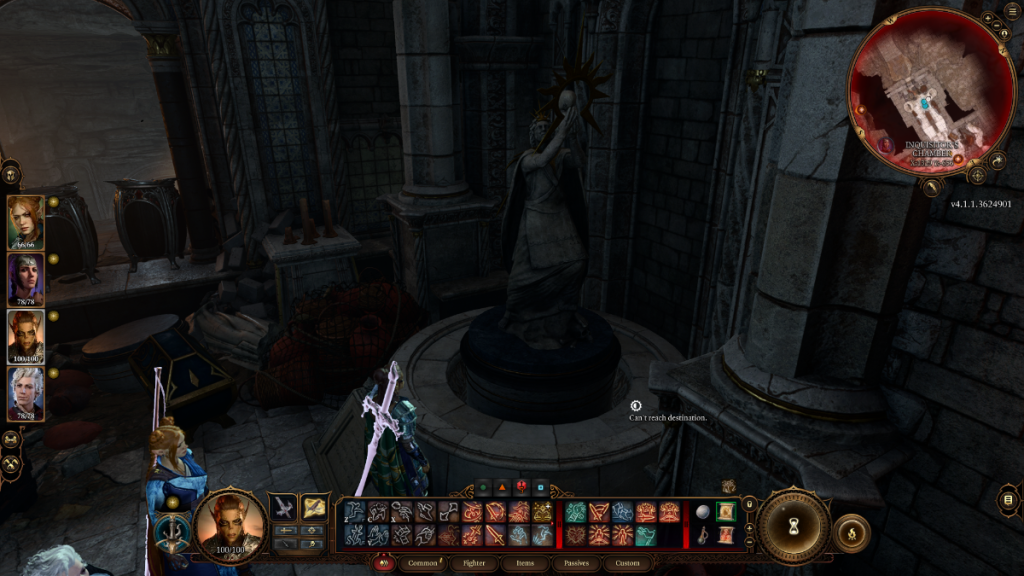
Task: Open the Fighter hotbar tab
Action: point(476,564)
